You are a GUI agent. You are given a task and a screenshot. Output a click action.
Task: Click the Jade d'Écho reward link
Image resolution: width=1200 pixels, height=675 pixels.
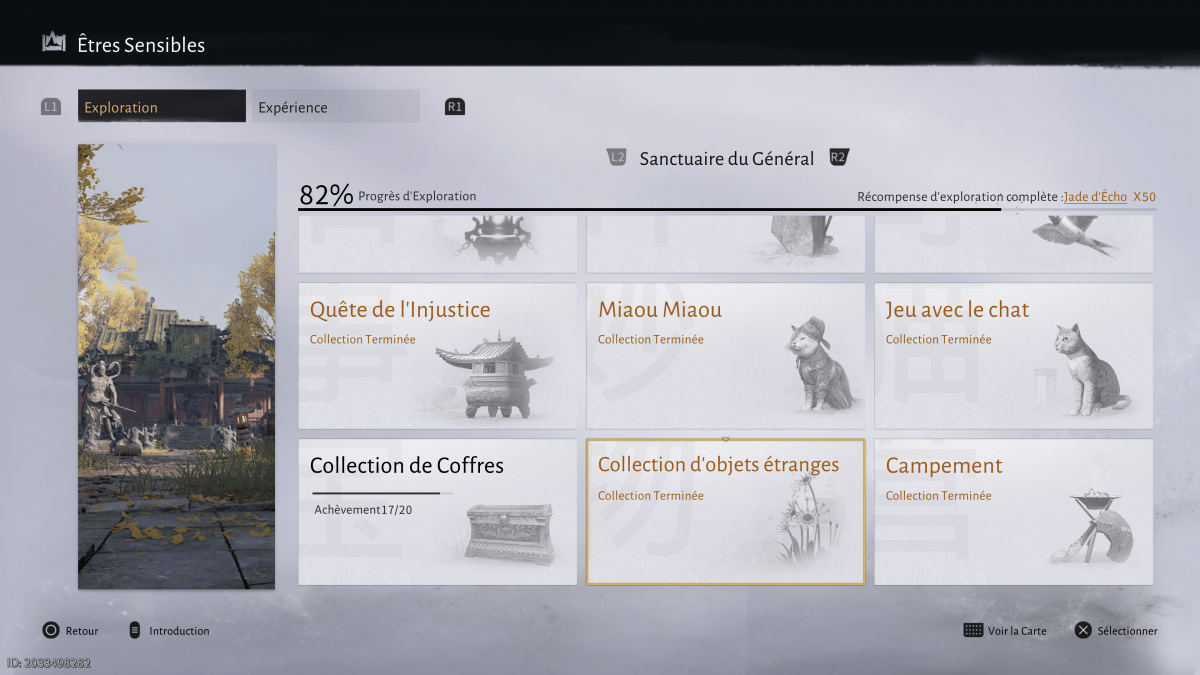[1095, 197]
